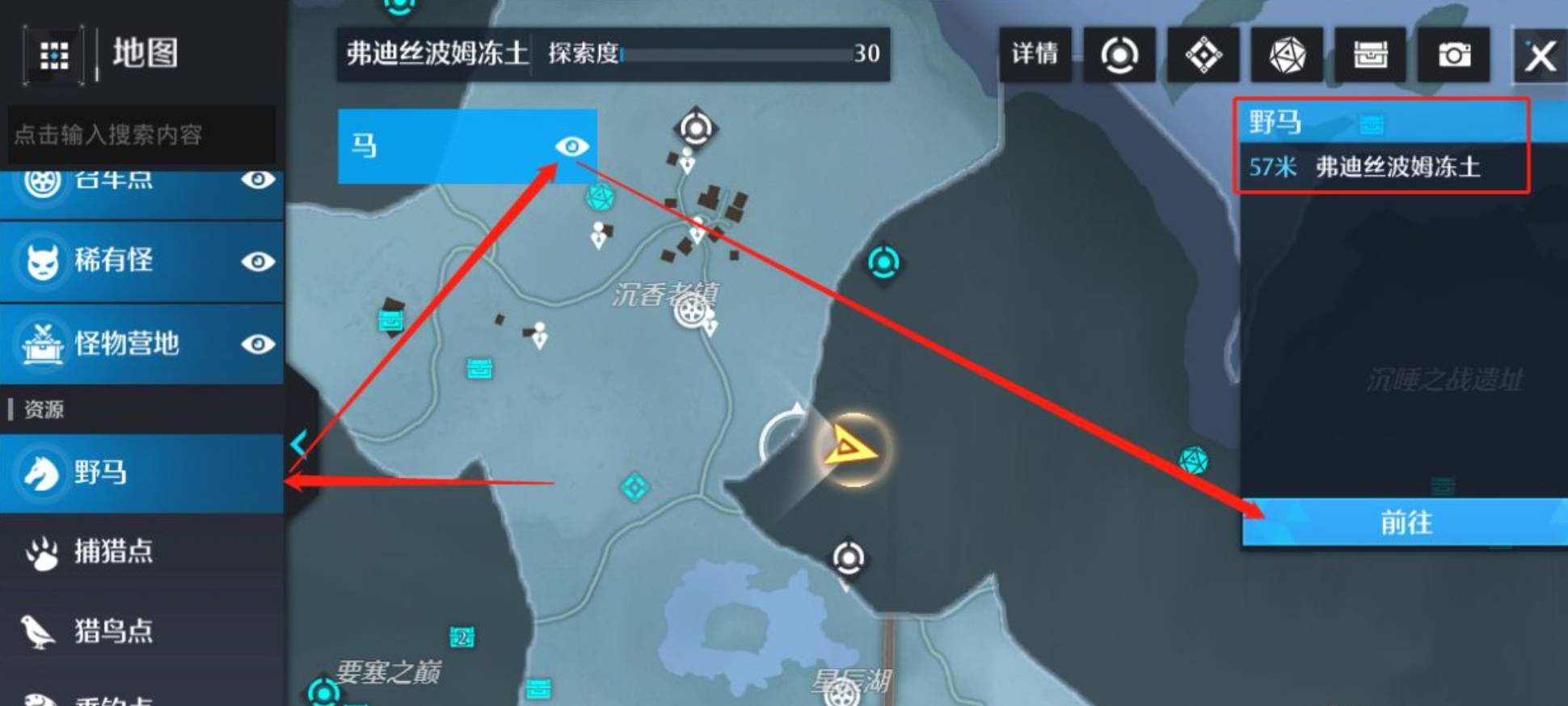Collapse the sidebar with the left arrow chevron
The image size is (1568, 706).
coord(300,442)
